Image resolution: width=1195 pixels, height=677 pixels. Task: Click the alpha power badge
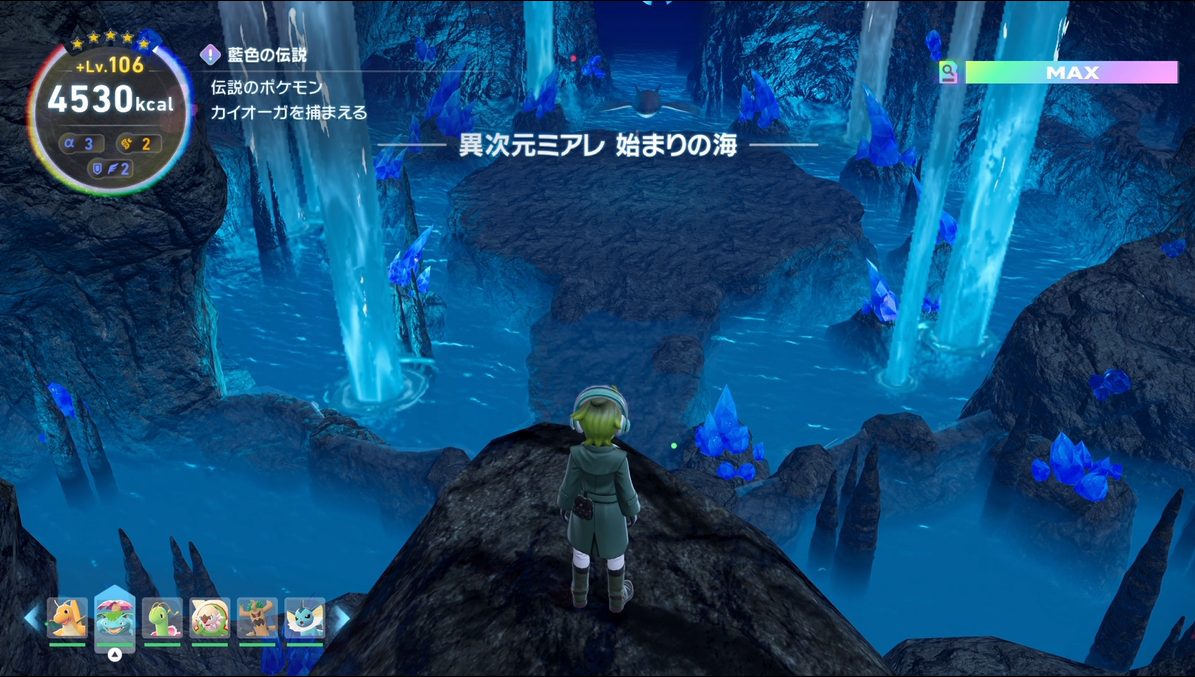point(81,143)
